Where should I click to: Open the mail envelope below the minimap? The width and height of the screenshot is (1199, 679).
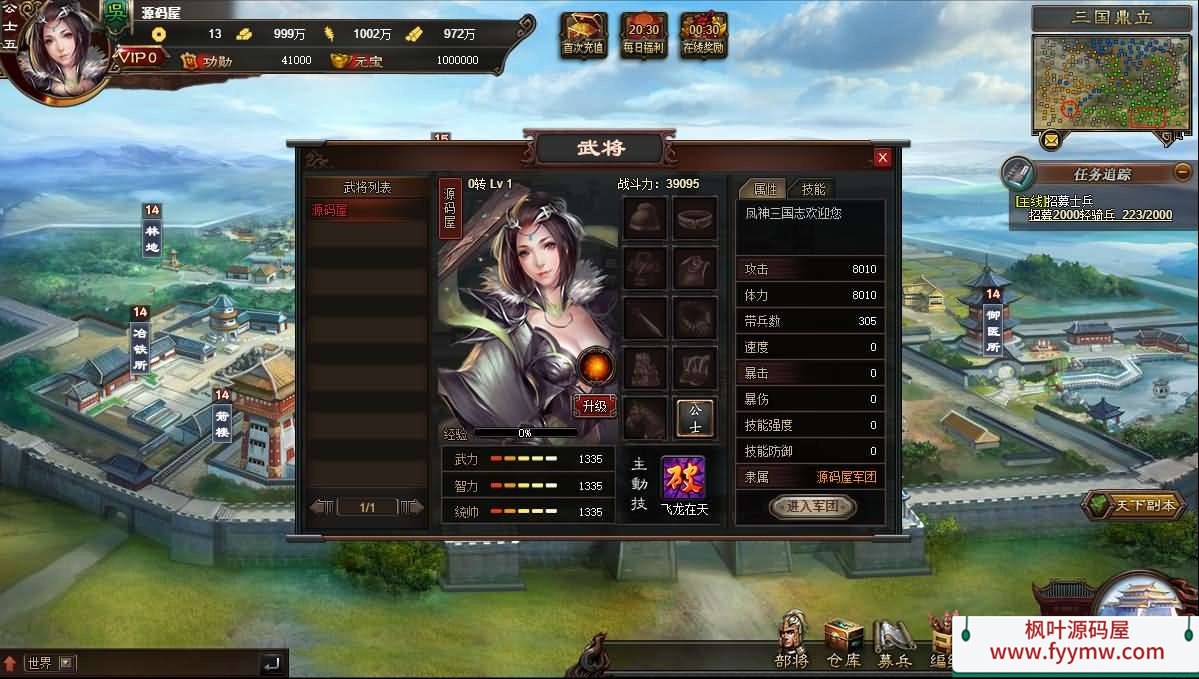tap(1050, 140)
